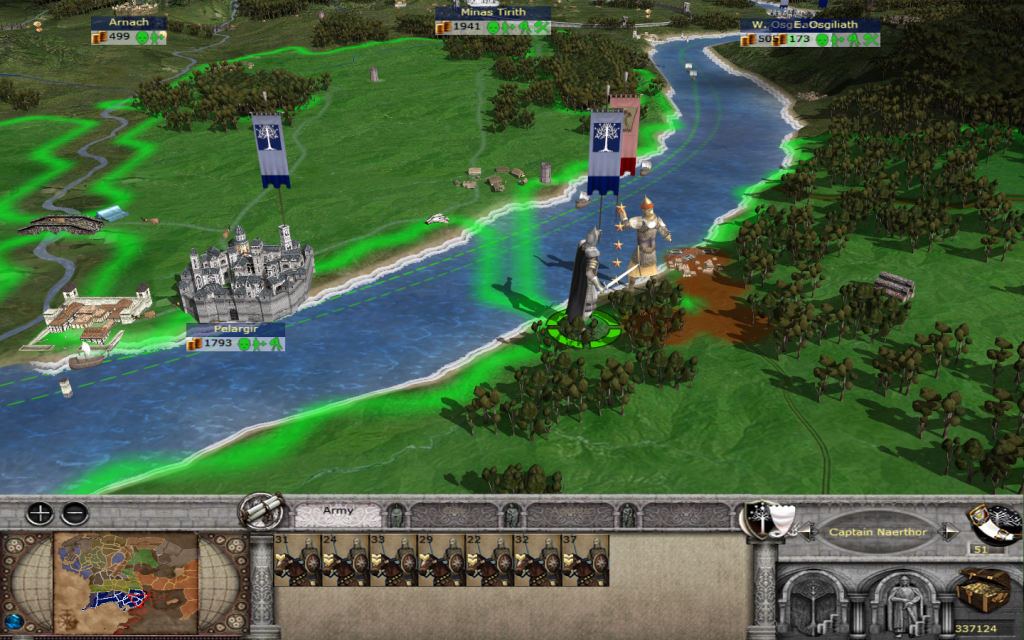The width and height of the screenshot is (1024, 640).
Task: Switch to the Army tab
Action: 338,514
